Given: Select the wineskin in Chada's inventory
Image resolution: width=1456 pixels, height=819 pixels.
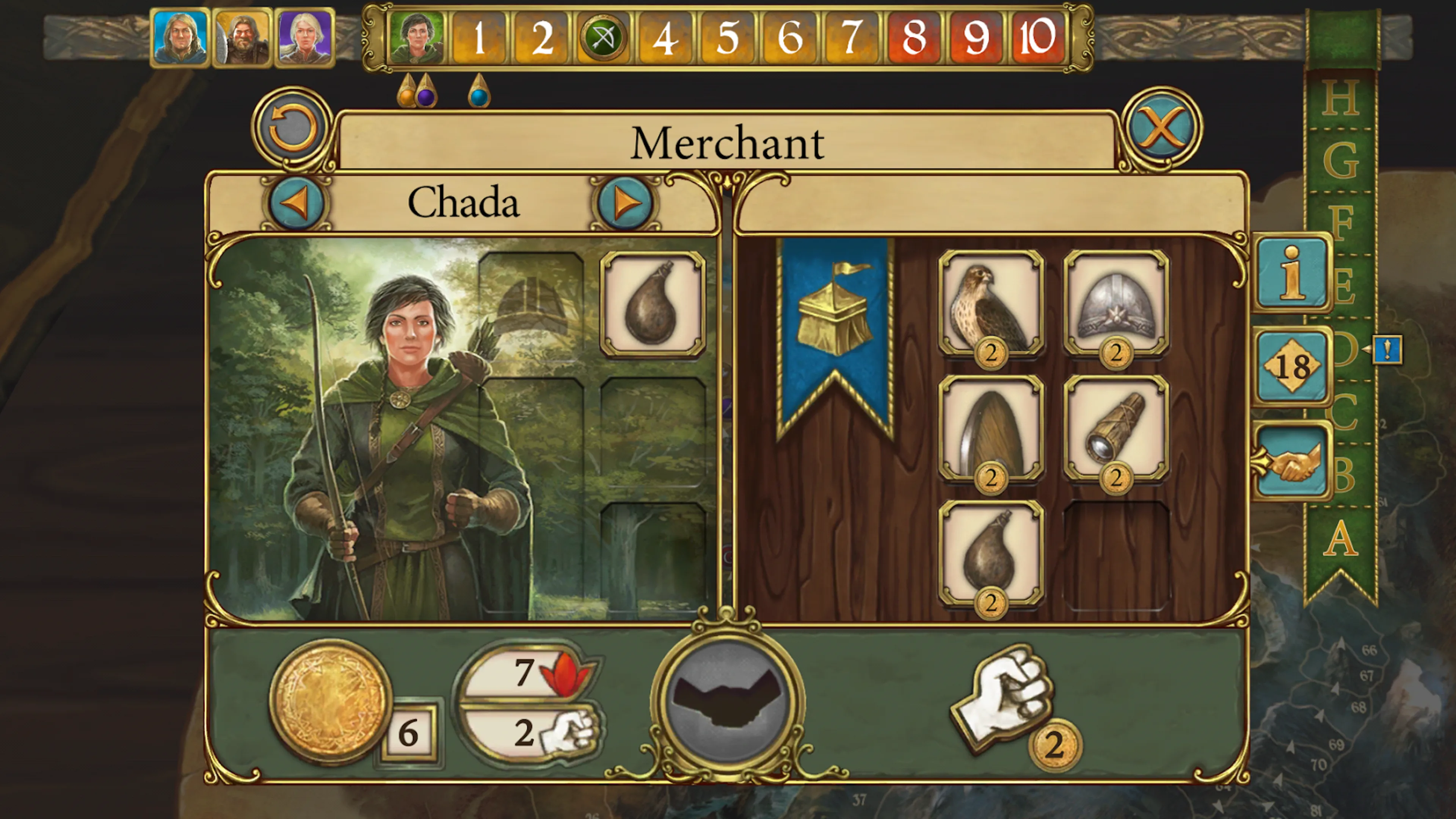Looking at the screenshot, I should (652, 304).
